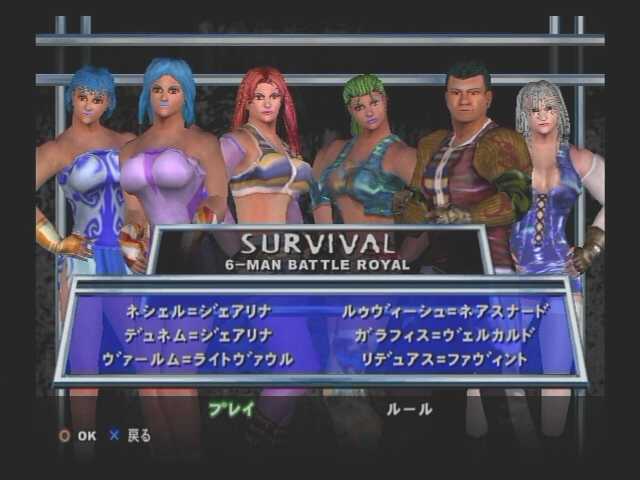Open the ルール (Rules) option
Viewport: 640px width, 480px height.
[x=409, y=409]
